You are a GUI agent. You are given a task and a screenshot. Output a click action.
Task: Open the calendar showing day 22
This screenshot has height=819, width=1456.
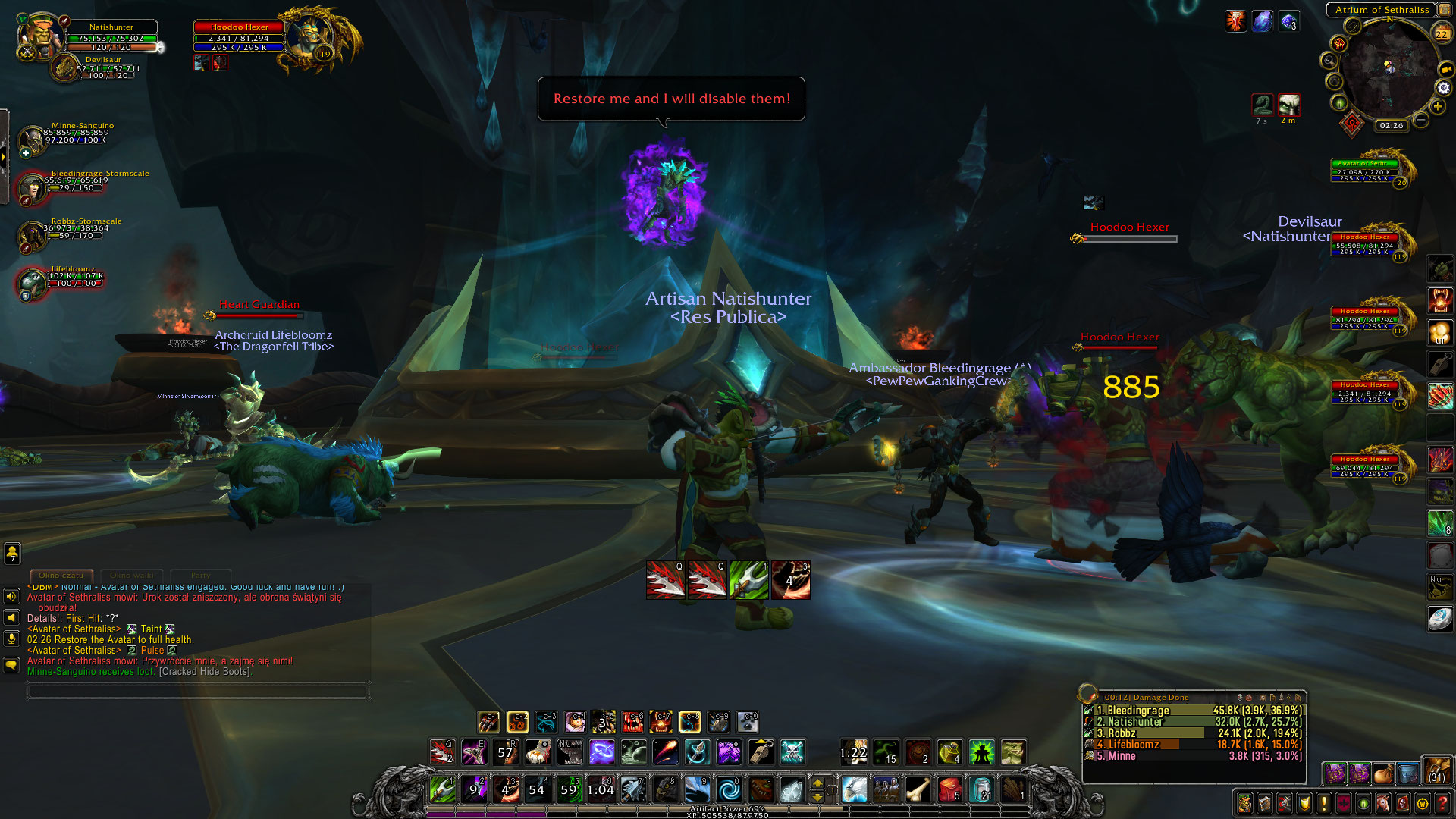[x=1441, y=33]
